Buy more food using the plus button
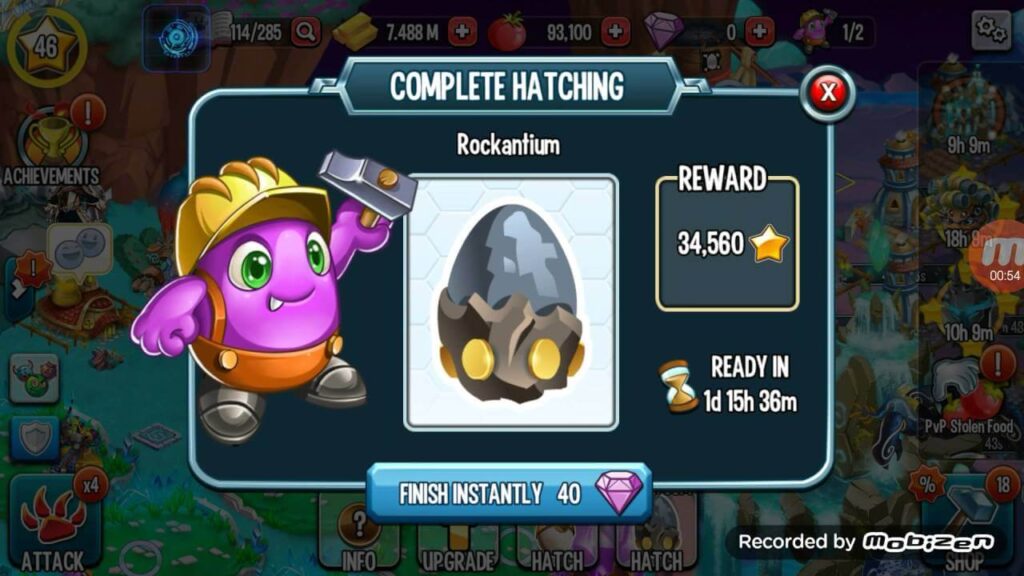Image resolution: width=1024 pixels, height=576 pixels. 616,32
